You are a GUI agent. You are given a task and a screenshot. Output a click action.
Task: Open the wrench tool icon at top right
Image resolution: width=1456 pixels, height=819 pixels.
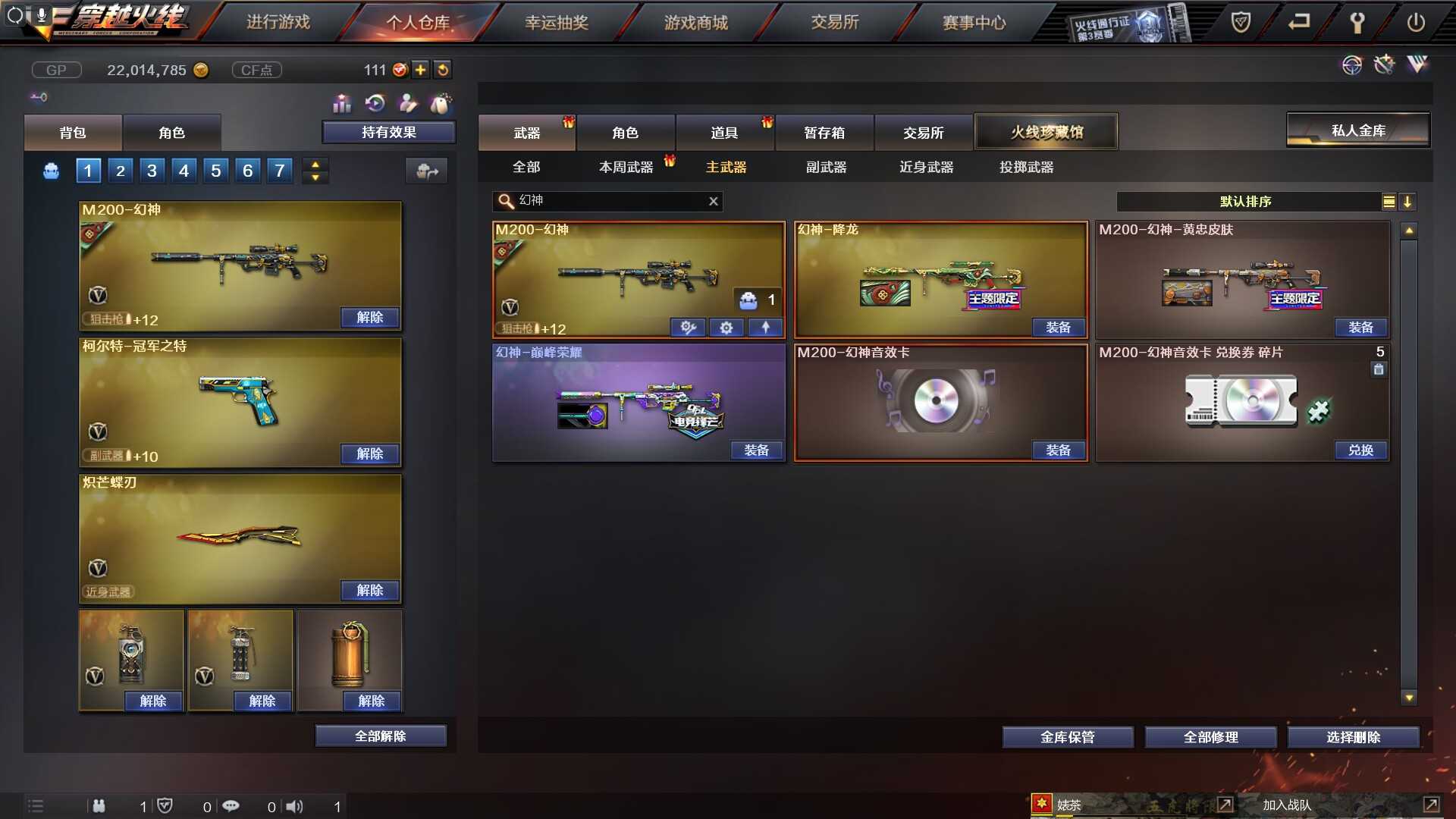point(1357,22)
